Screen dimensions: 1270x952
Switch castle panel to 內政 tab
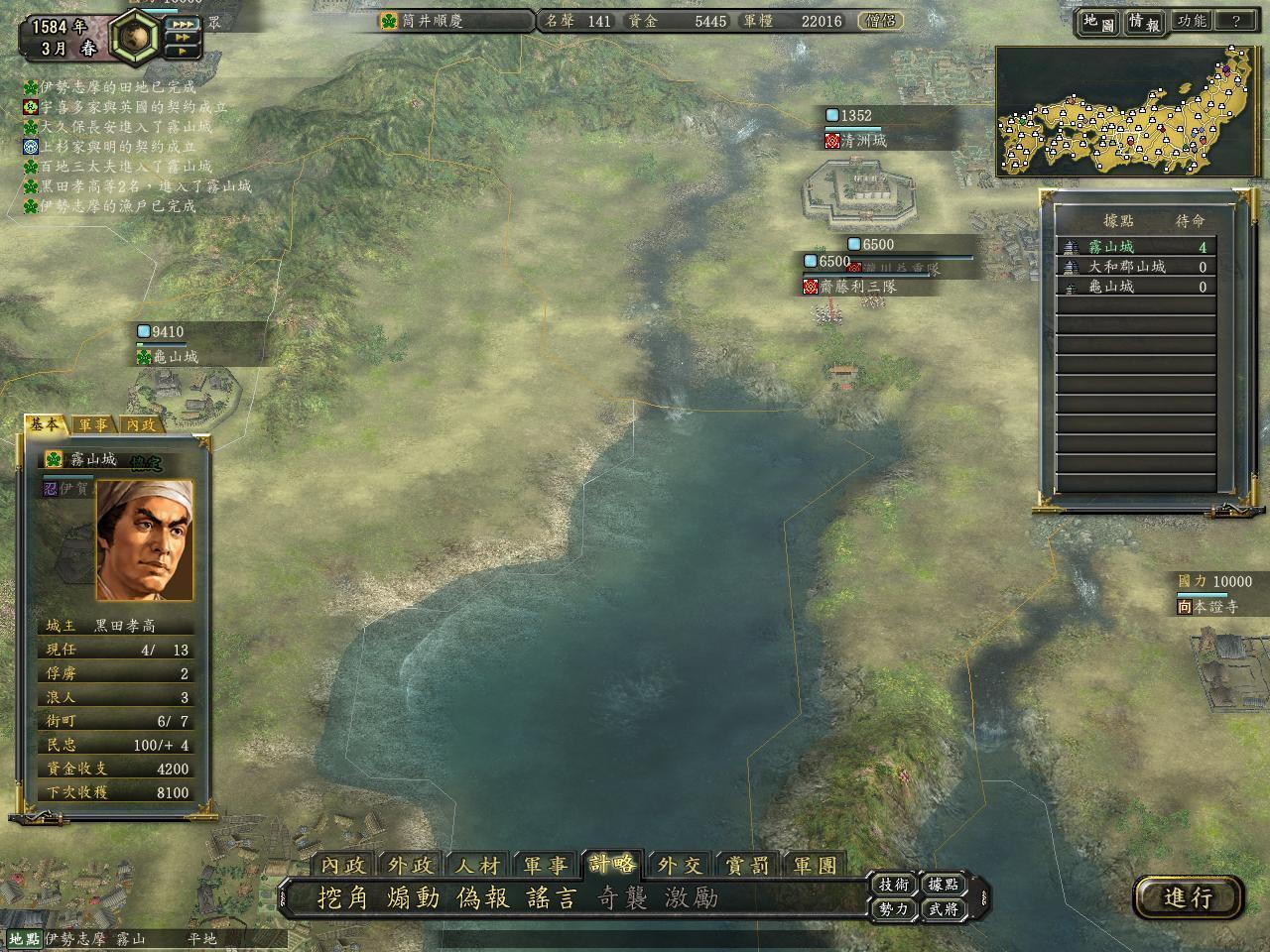141,424
